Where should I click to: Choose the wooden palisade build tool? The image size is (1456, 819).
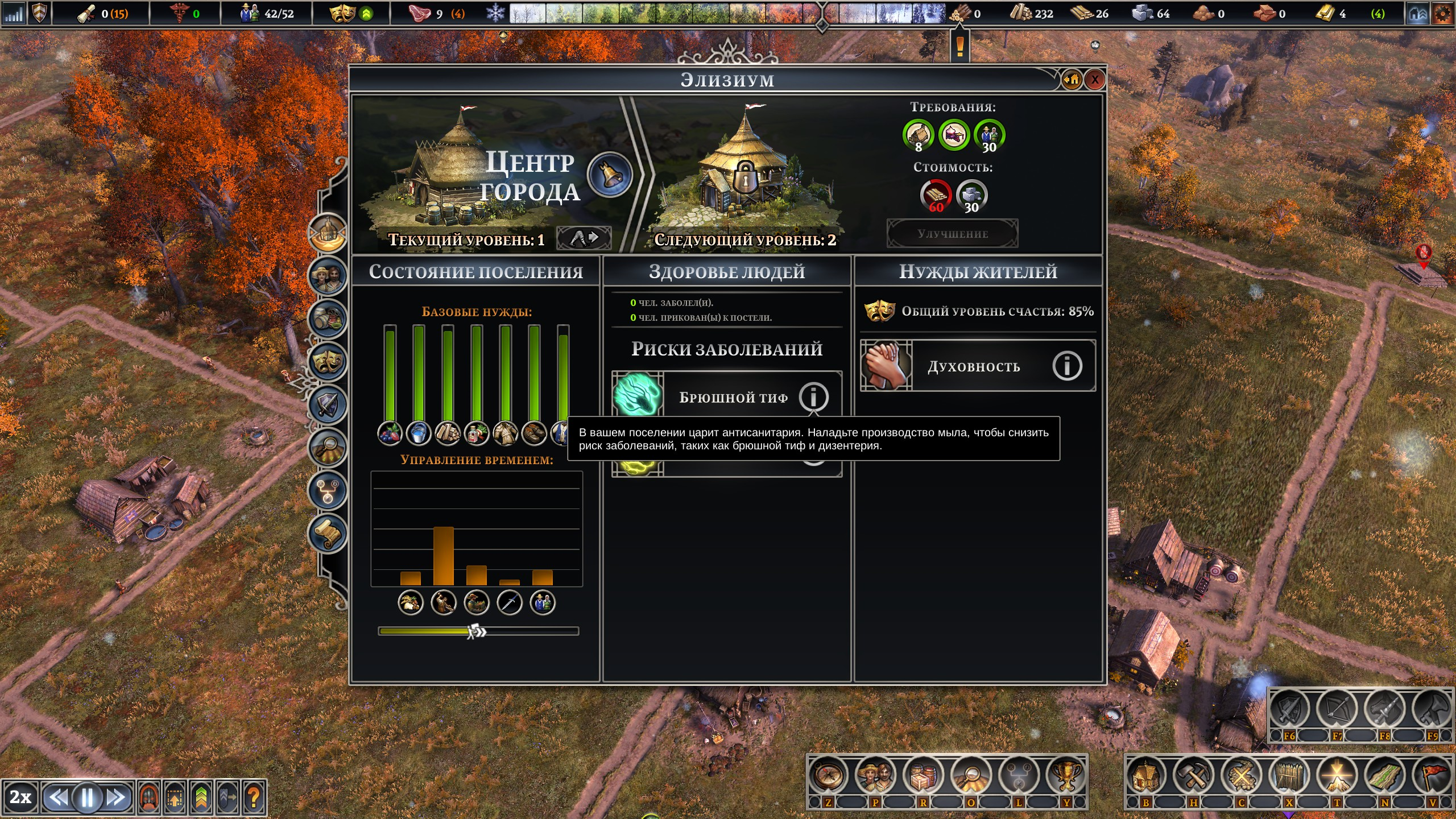(x=1289, y=776)
